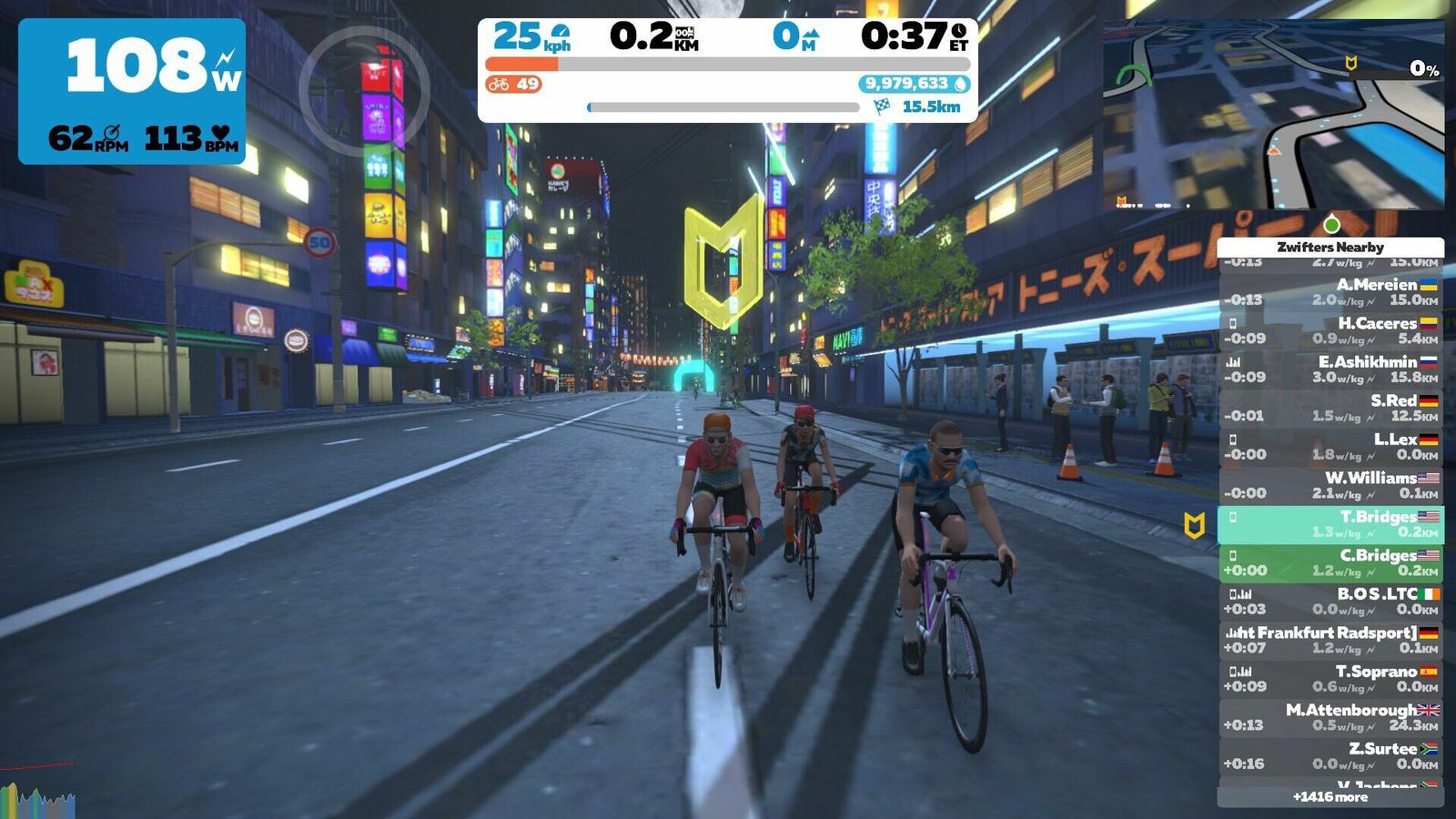
Task: View rider W.Williams from the nearby list
Action: point(1330,485)
